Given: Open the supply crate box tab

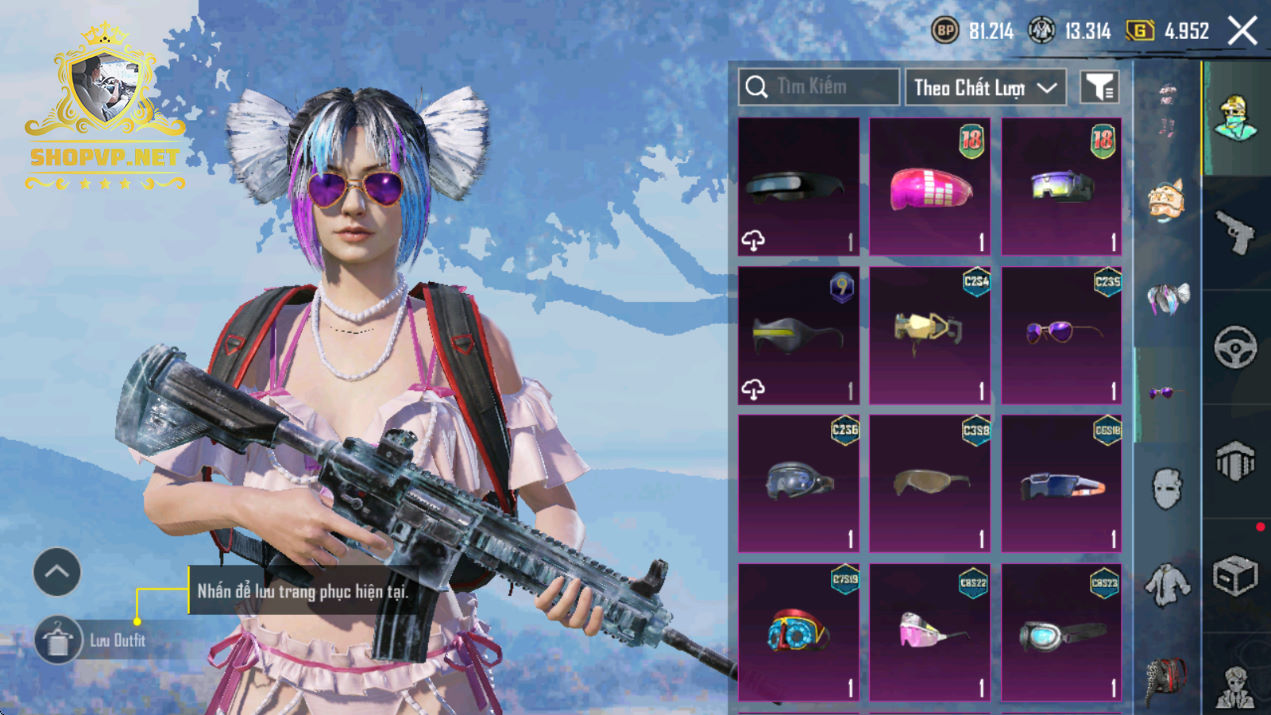Looking at the screenshot, I should pyautogui.click(x=1236, y=575).
